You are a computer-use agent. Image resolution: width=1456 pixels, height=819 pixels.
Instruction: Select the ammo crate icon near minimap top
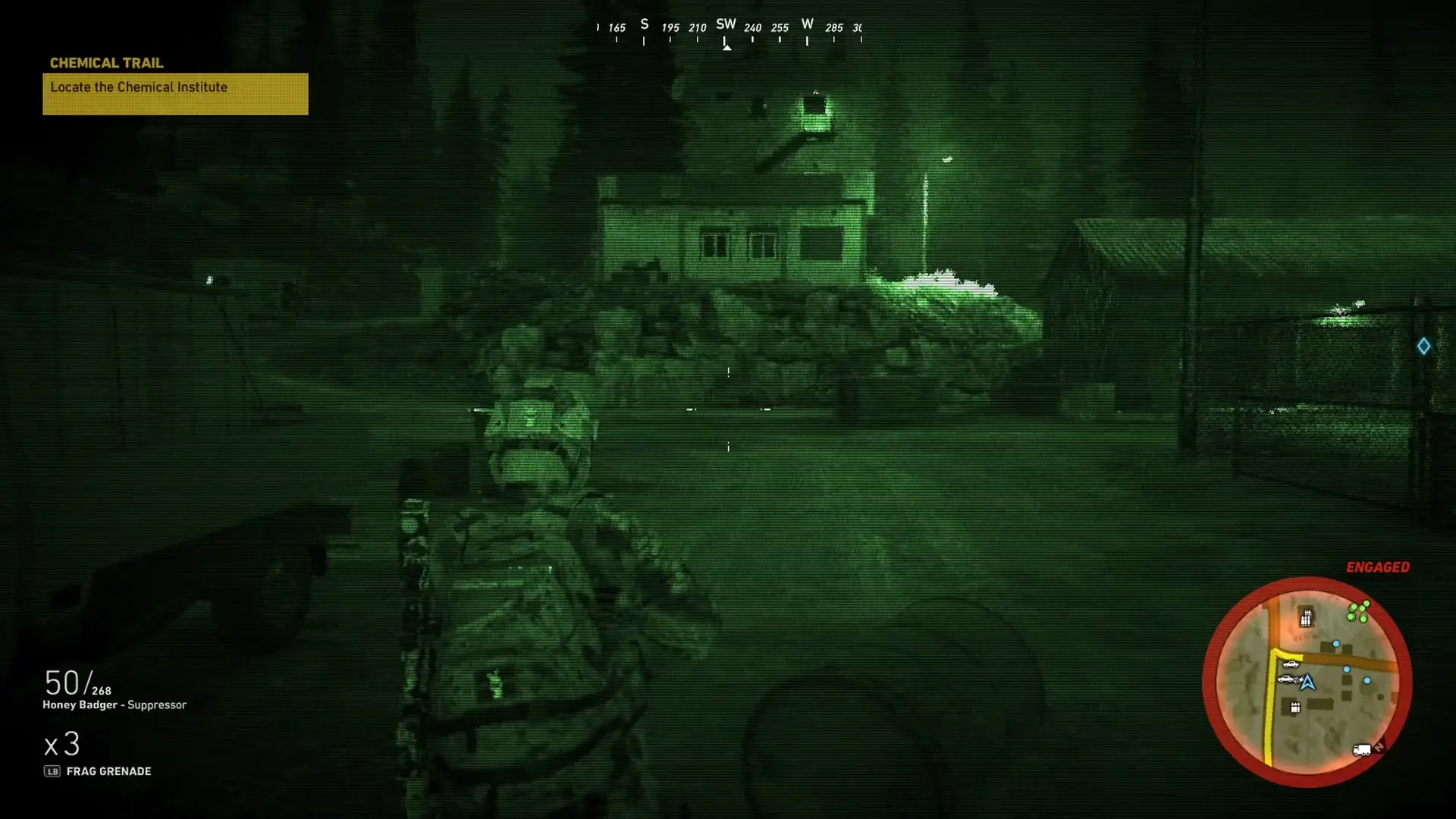pos(1306,617)
